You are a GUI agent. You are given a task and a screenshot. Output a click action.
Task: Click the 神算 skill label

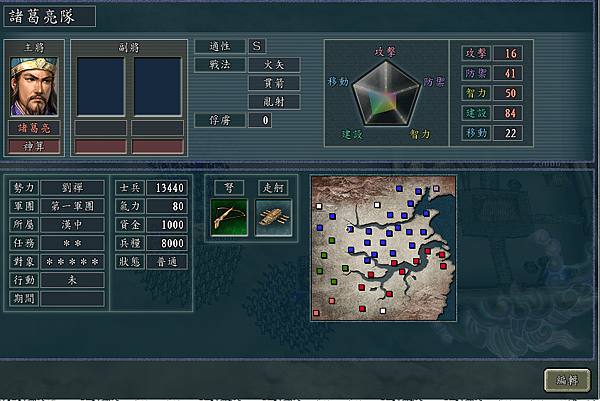click(x=34, y=146)
